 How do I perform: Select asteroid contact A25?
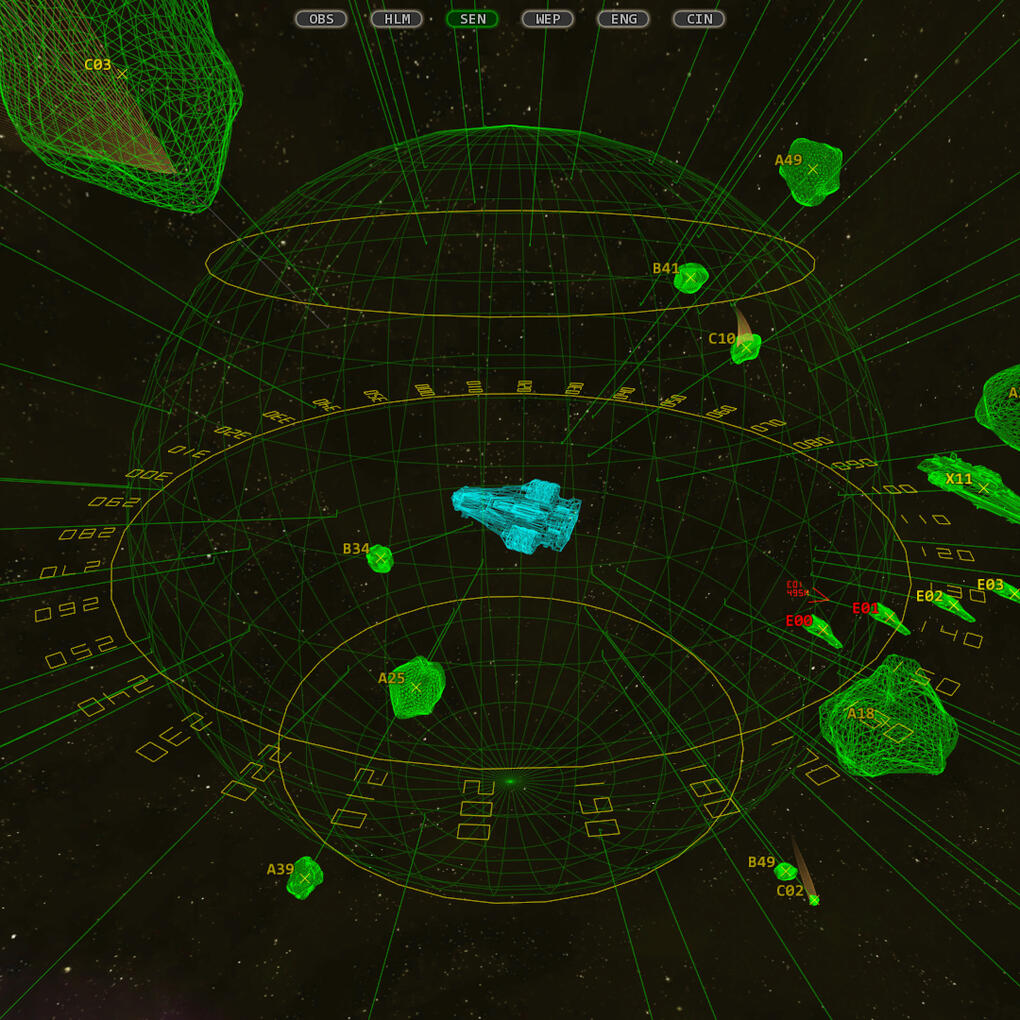(x=416, y=687)
